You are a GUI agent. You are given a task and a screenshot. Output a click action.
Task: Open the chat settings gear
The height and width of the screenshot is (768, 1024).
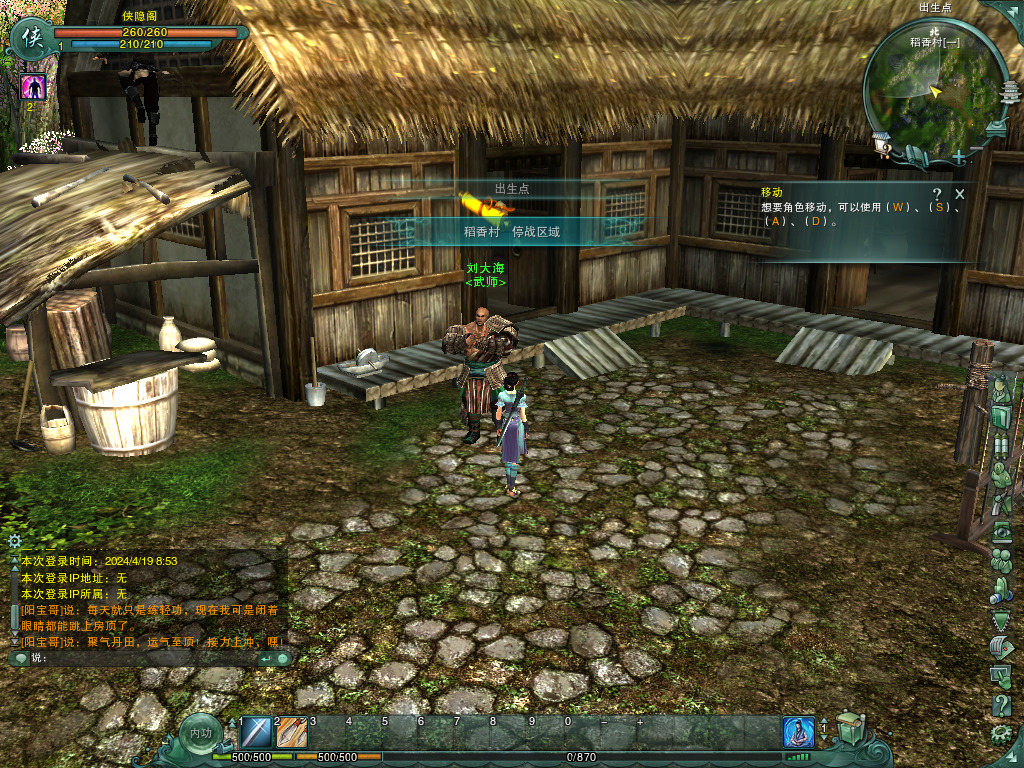(x=15, y=540)
